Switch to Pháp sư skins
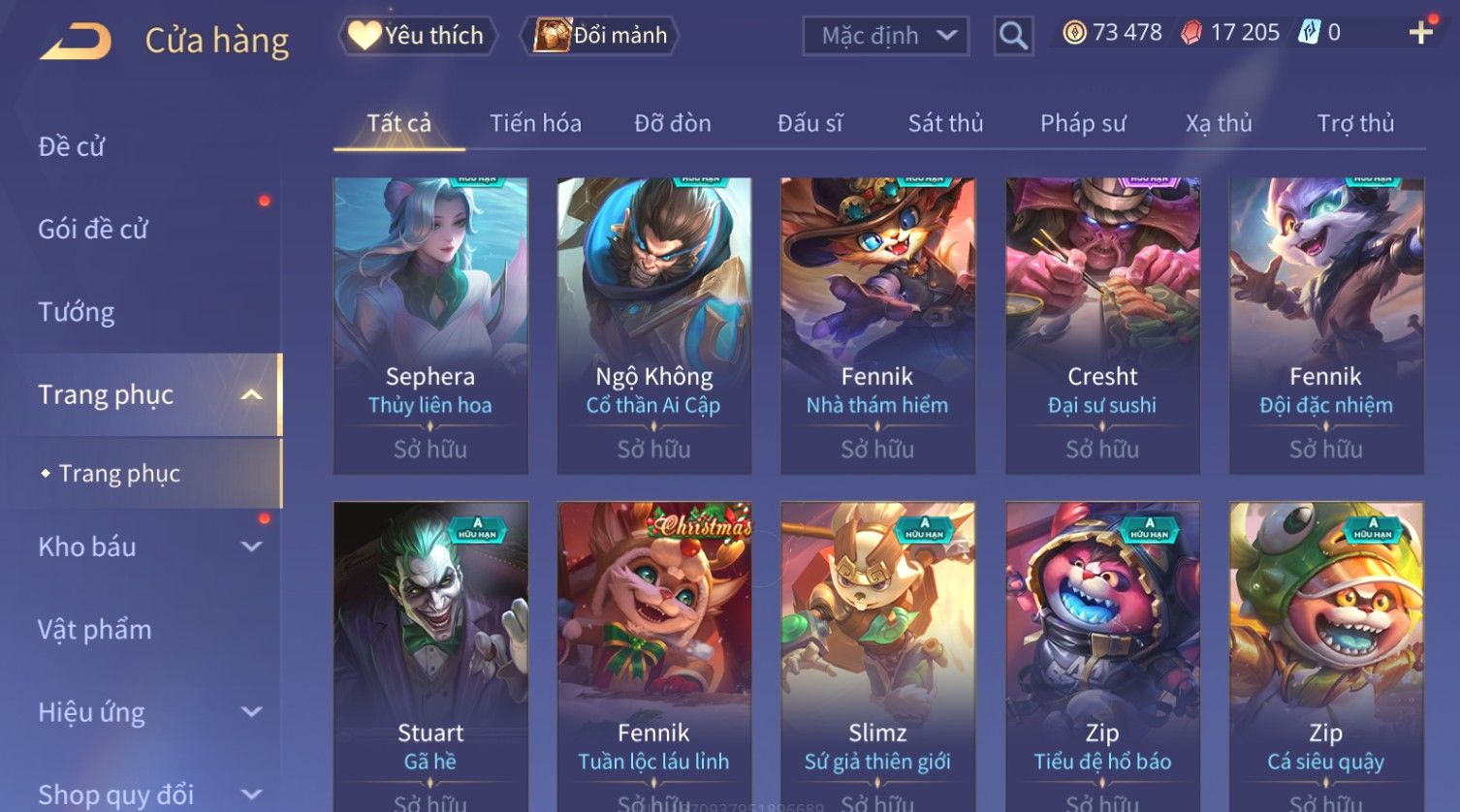 tap(1083, 123)
